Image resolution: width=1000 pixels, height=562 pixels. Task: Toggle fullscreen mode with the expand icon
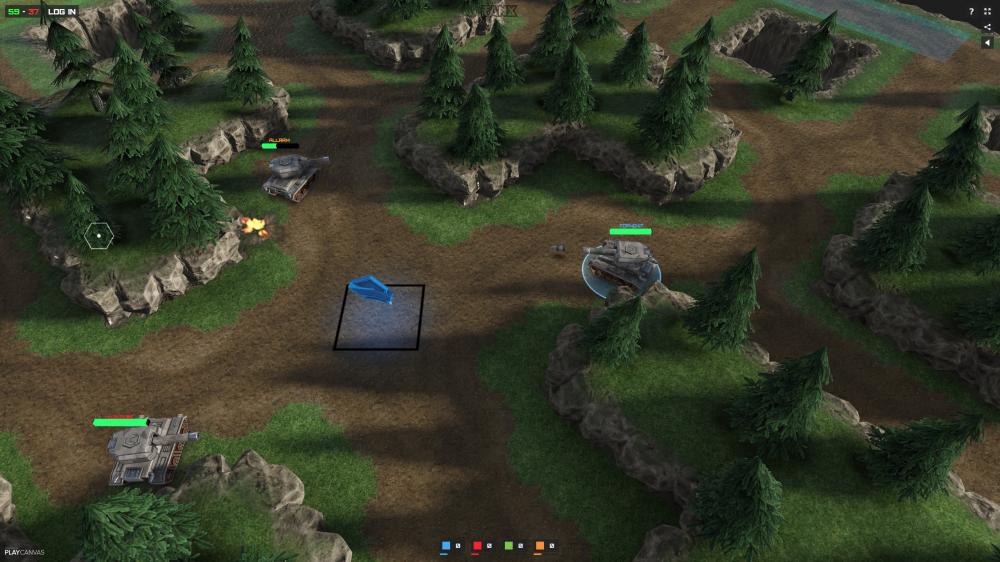(988, 11)
